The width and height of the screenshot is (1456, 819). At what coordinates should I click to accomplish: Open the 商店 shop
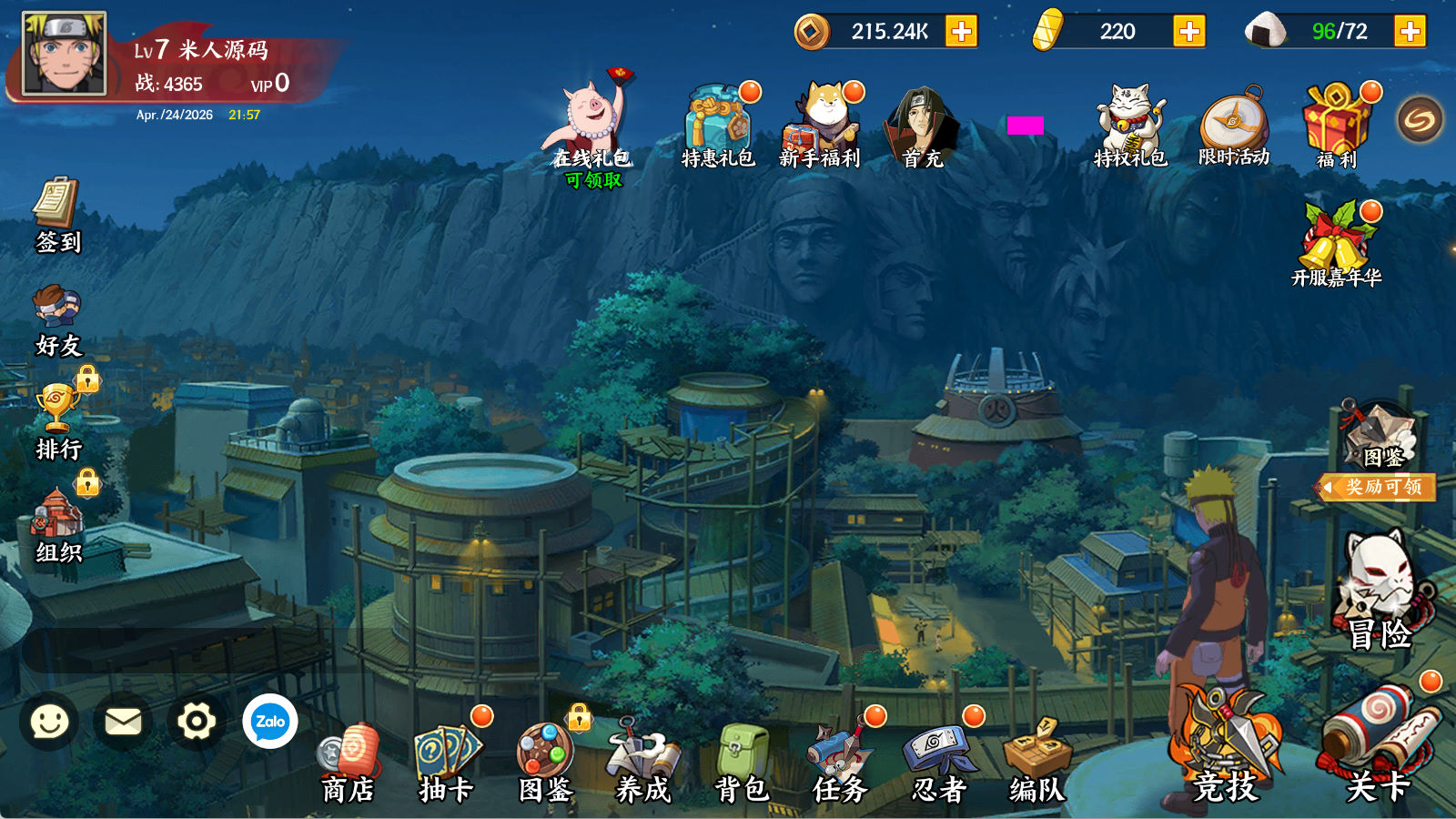[x=348, y=764]
